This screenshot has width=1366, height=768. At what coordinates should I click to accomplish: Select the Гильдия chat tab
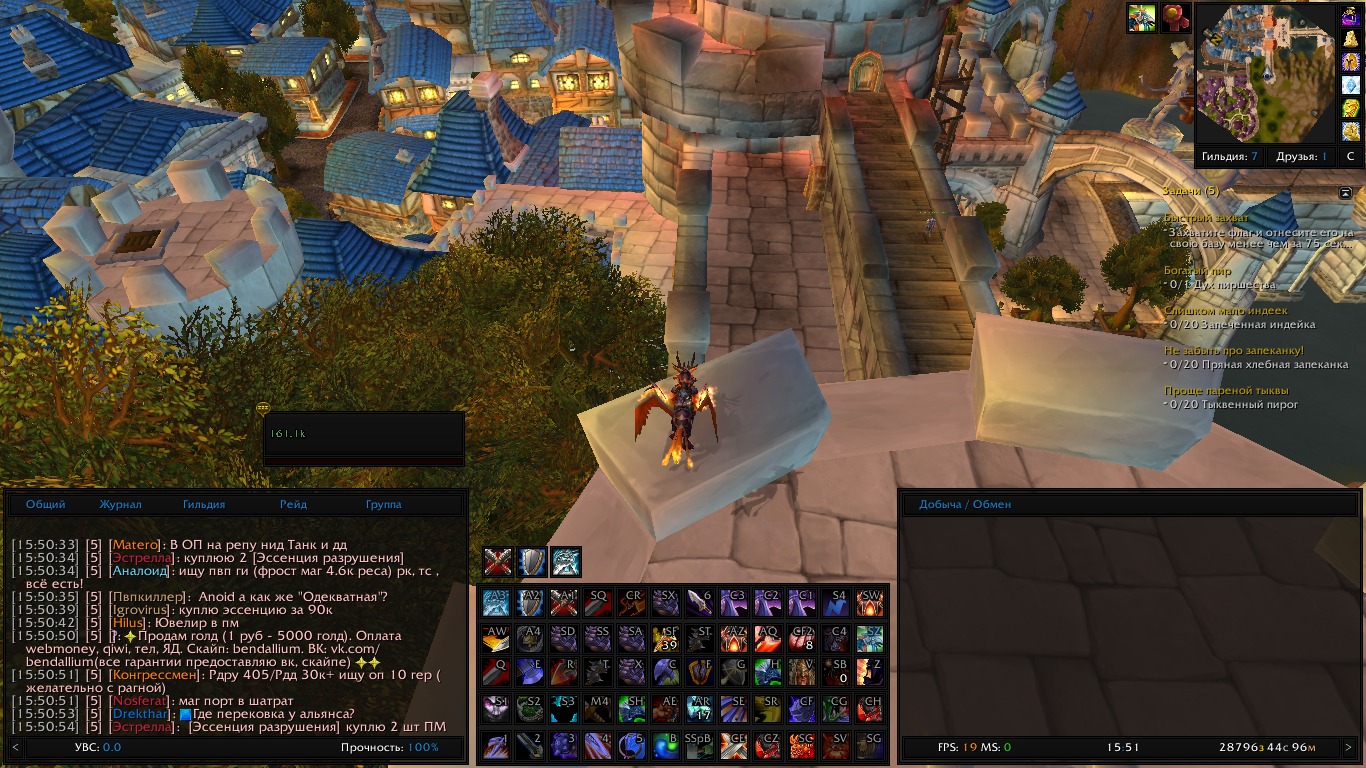pos(204,505)
